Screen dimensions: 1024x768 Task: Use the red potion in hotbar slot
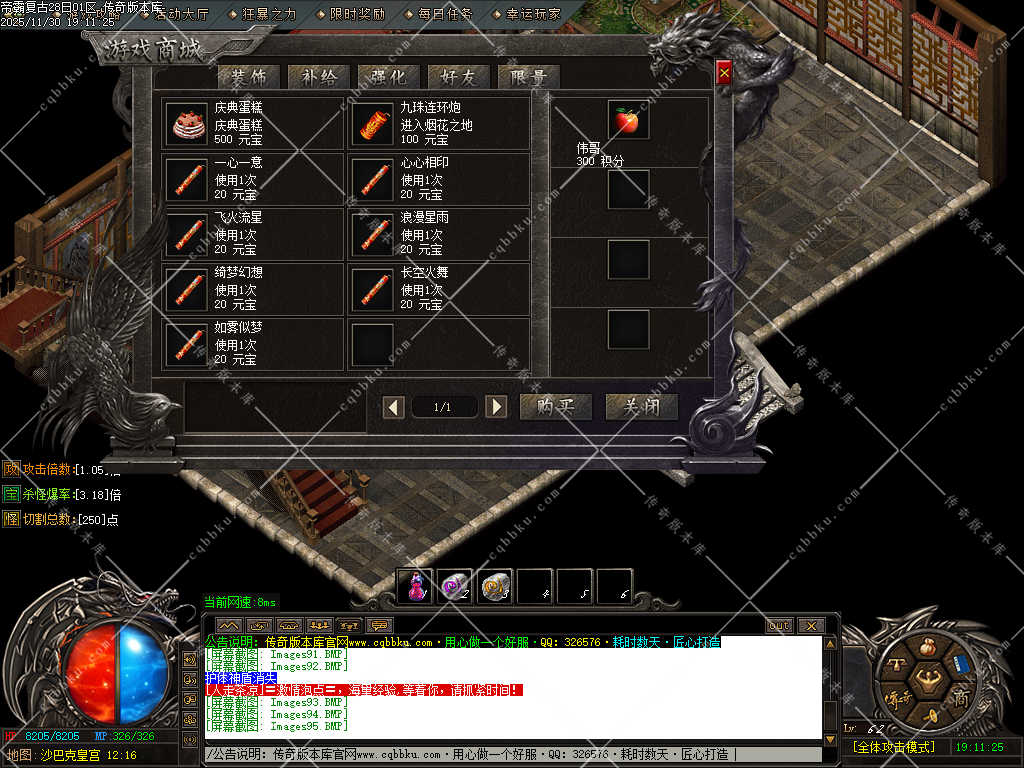coord(415,587)
